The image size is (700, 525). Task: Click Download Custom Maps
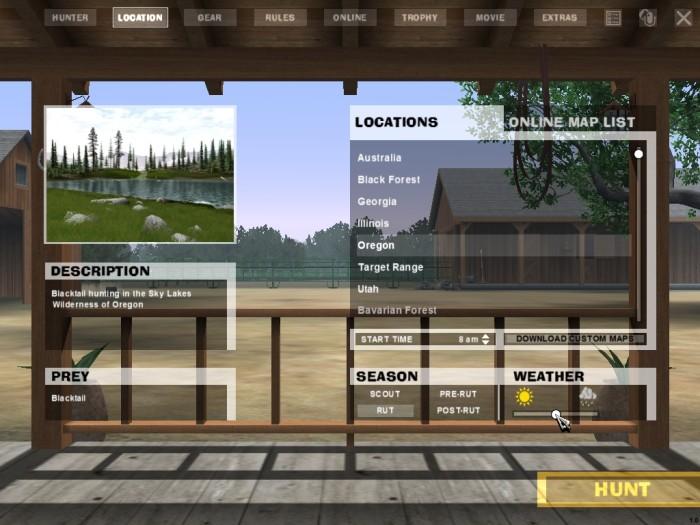coord(575,339)
